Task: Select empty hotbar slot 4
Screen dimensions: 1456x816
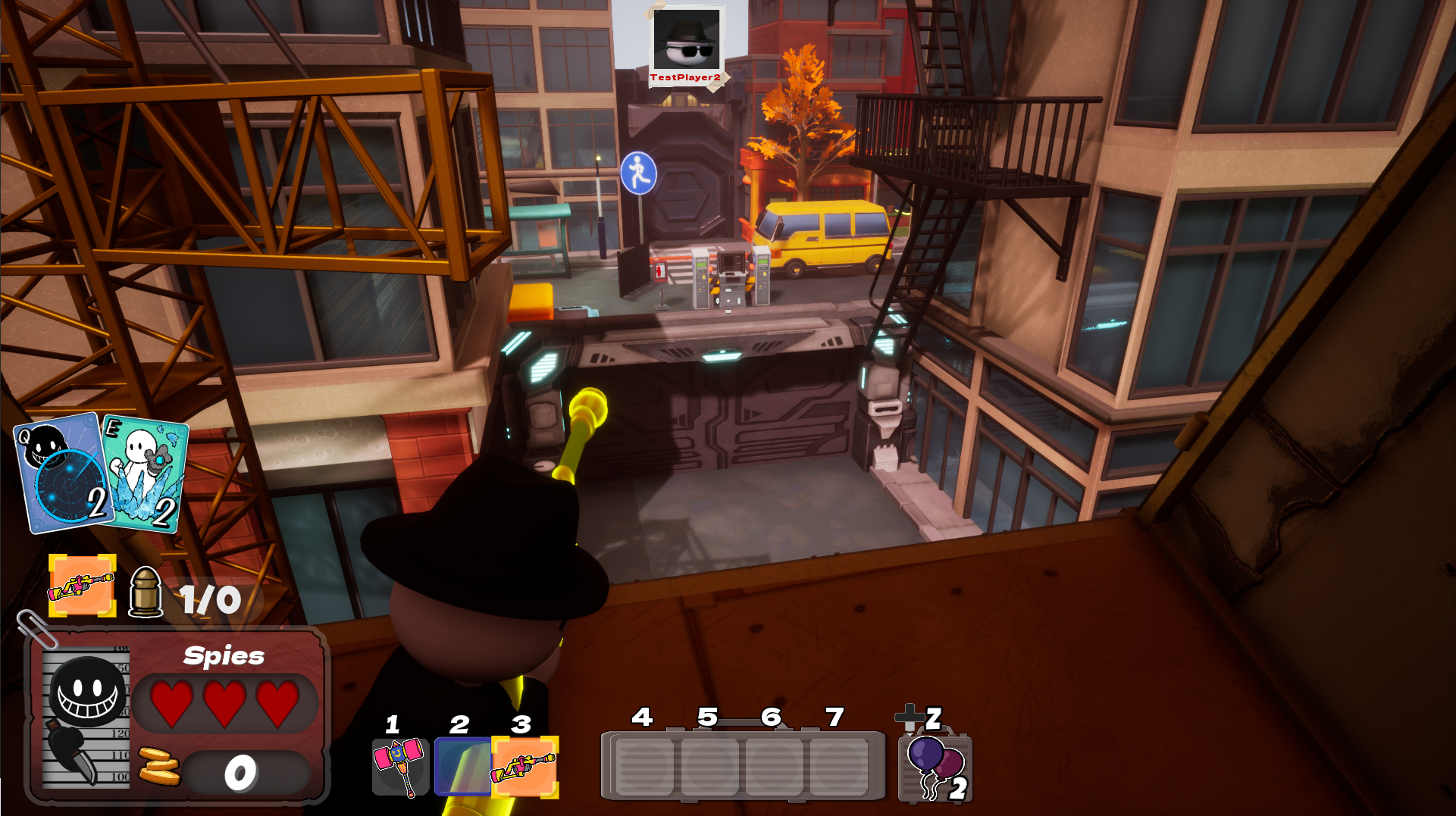Action: pos(643,767)
